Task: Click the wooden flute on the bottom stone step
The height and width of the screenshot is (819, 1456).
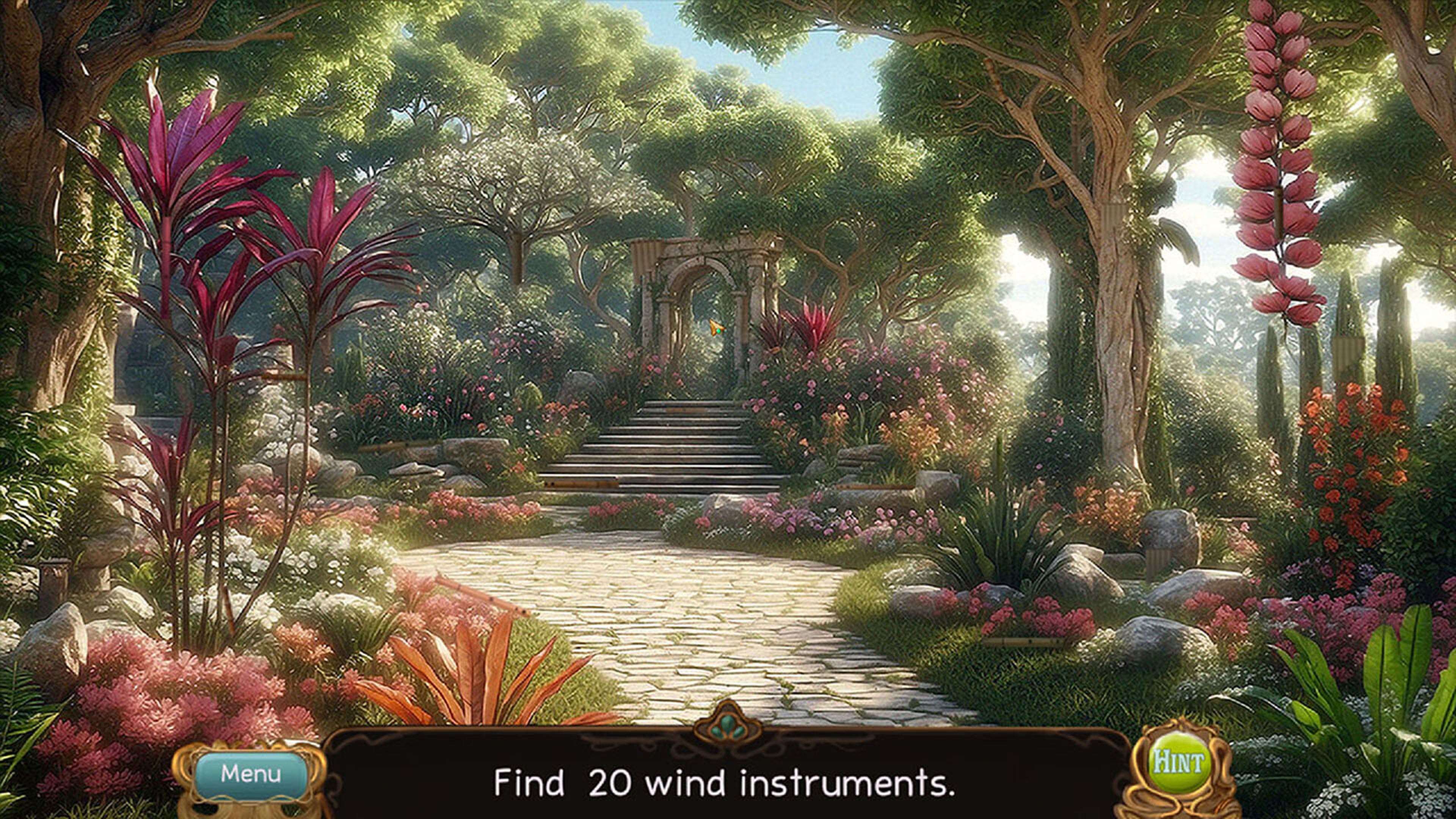Action: pos(582,485)
